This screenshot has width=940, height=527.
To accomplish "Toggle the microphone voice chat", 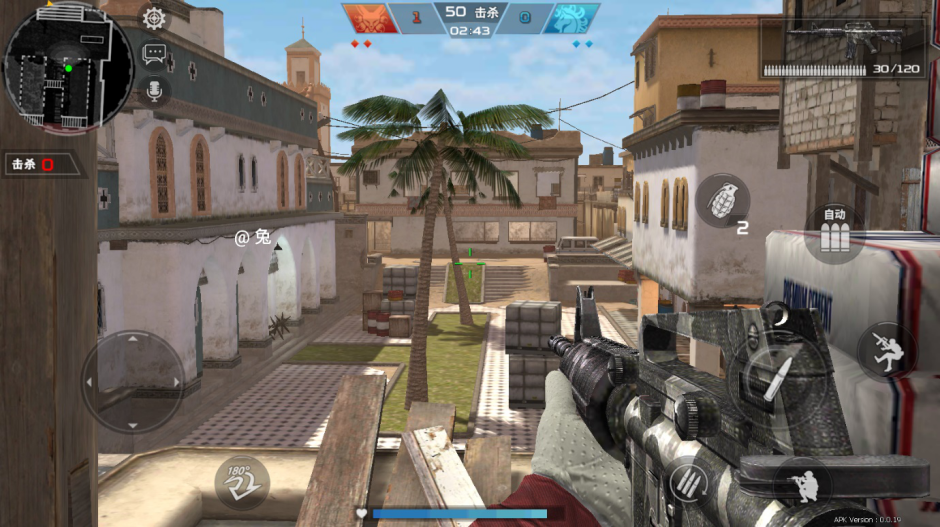I will tap(154, 91).
